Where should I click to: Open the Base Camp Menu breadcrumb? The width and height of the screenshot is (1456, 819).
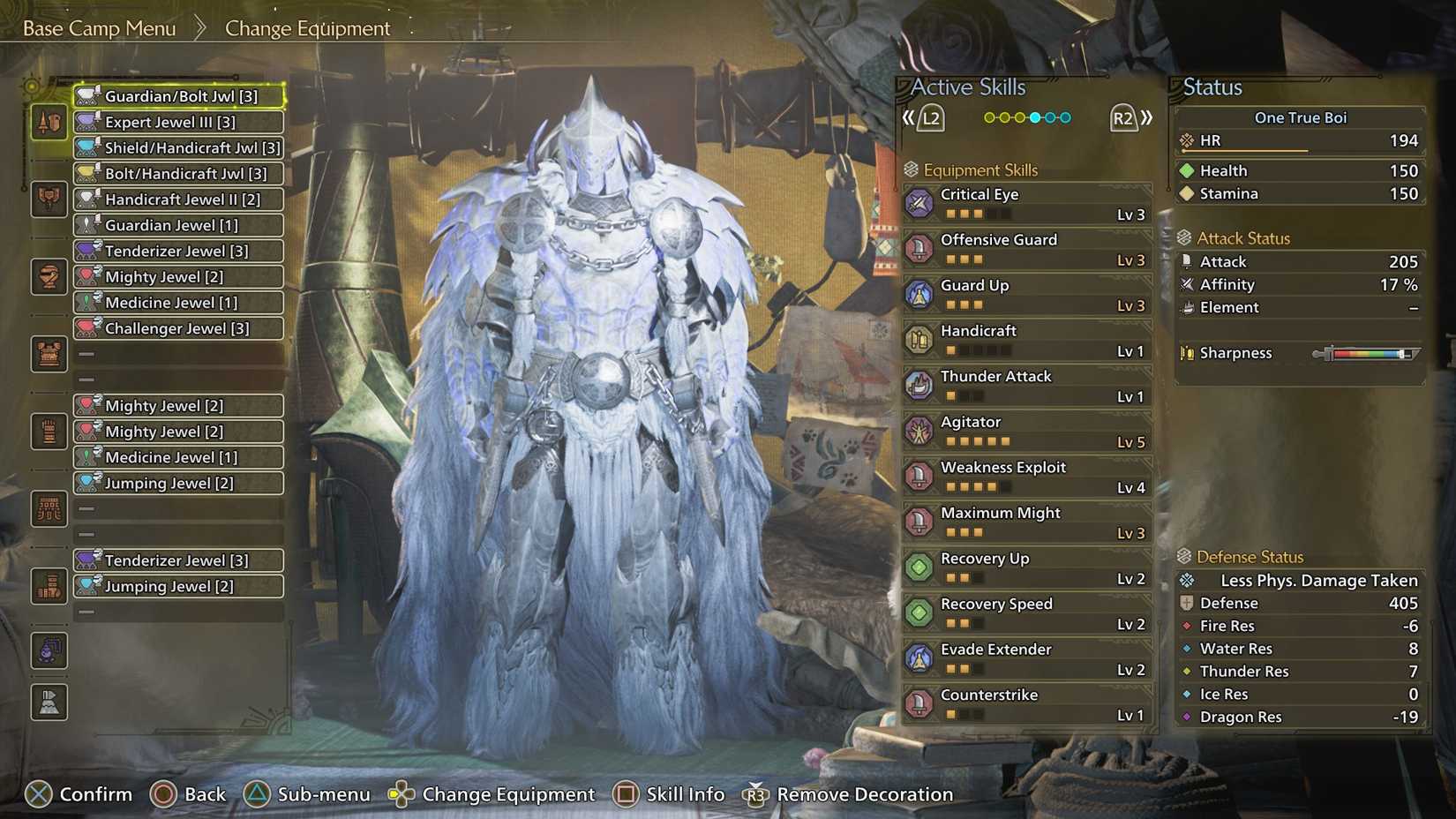click(x=99, y=27)
